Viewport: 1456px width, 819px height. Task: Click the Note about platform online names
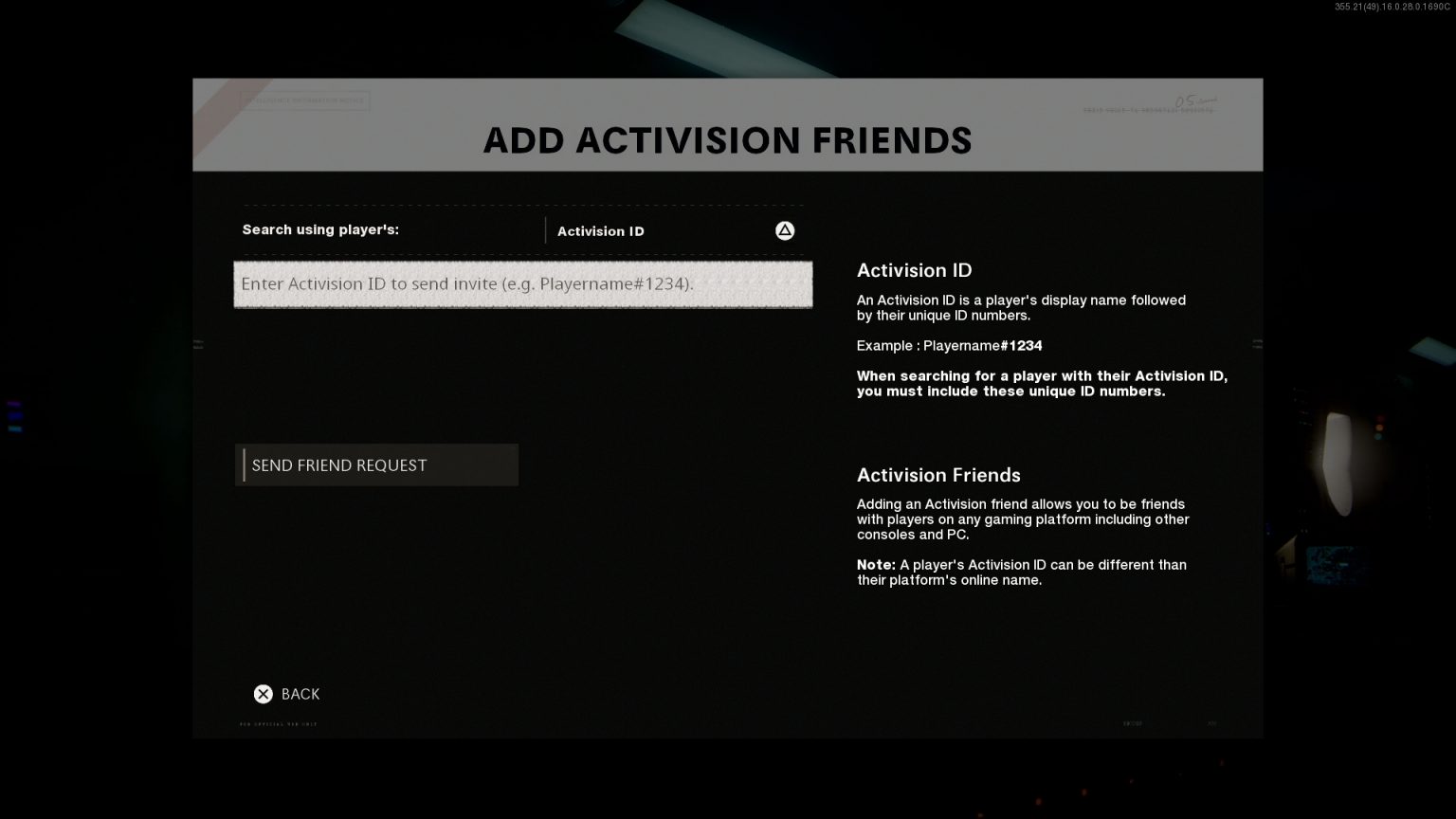coord(1021,572)
